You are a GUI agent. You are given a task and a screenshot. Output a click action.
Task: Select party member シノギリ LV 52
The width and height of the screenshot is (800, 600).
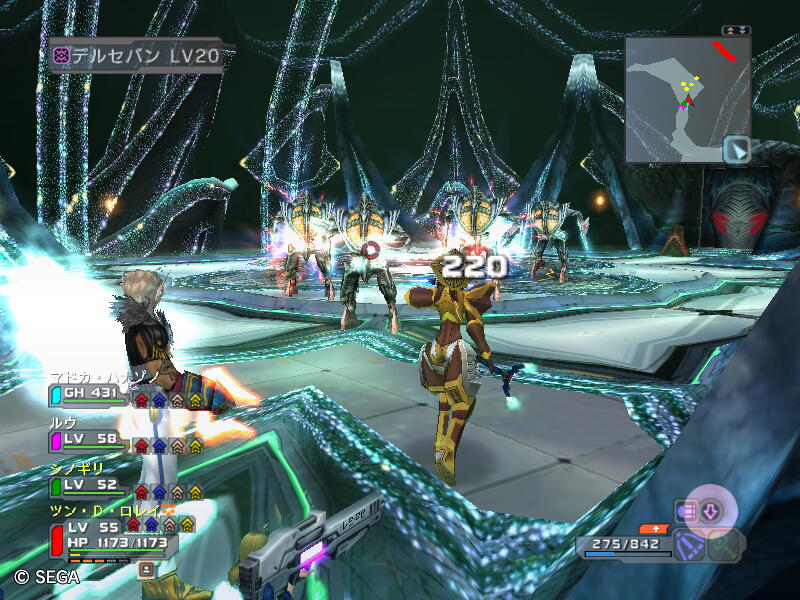[x=90, y=486]
